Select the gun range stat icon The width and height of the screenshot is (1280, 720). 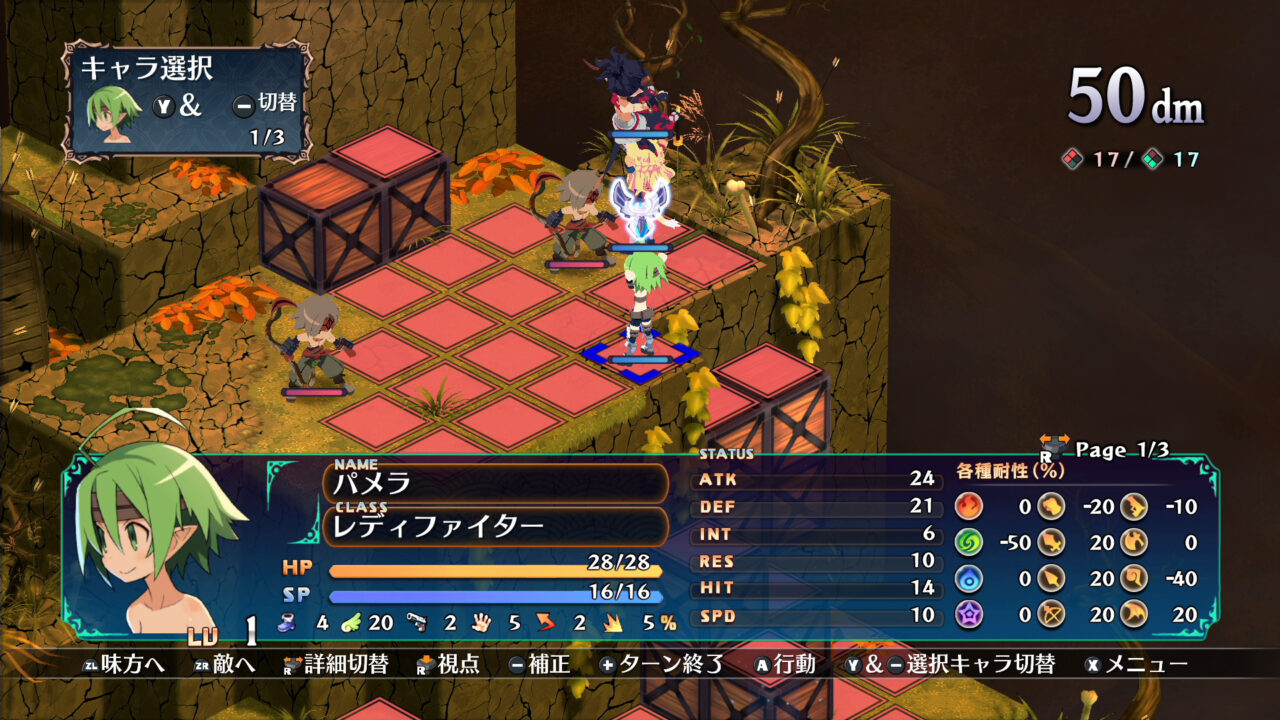coord(417,620)
